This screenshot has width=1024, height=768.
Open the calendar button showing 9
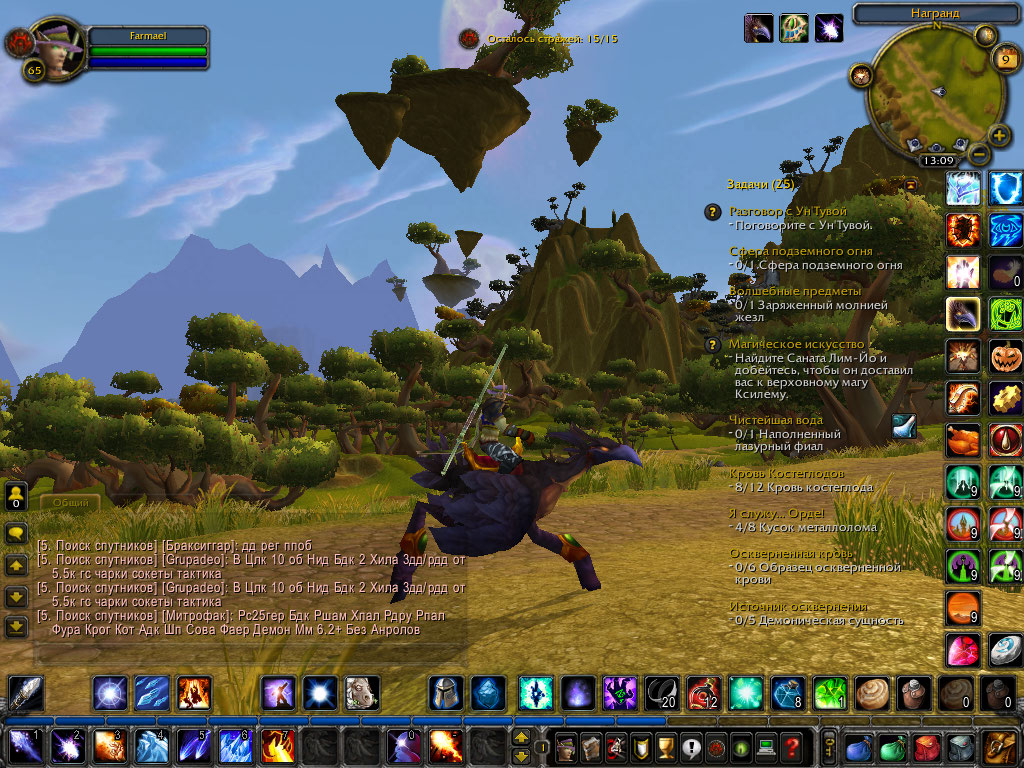pyautogui.click(x=1005, y=59)
